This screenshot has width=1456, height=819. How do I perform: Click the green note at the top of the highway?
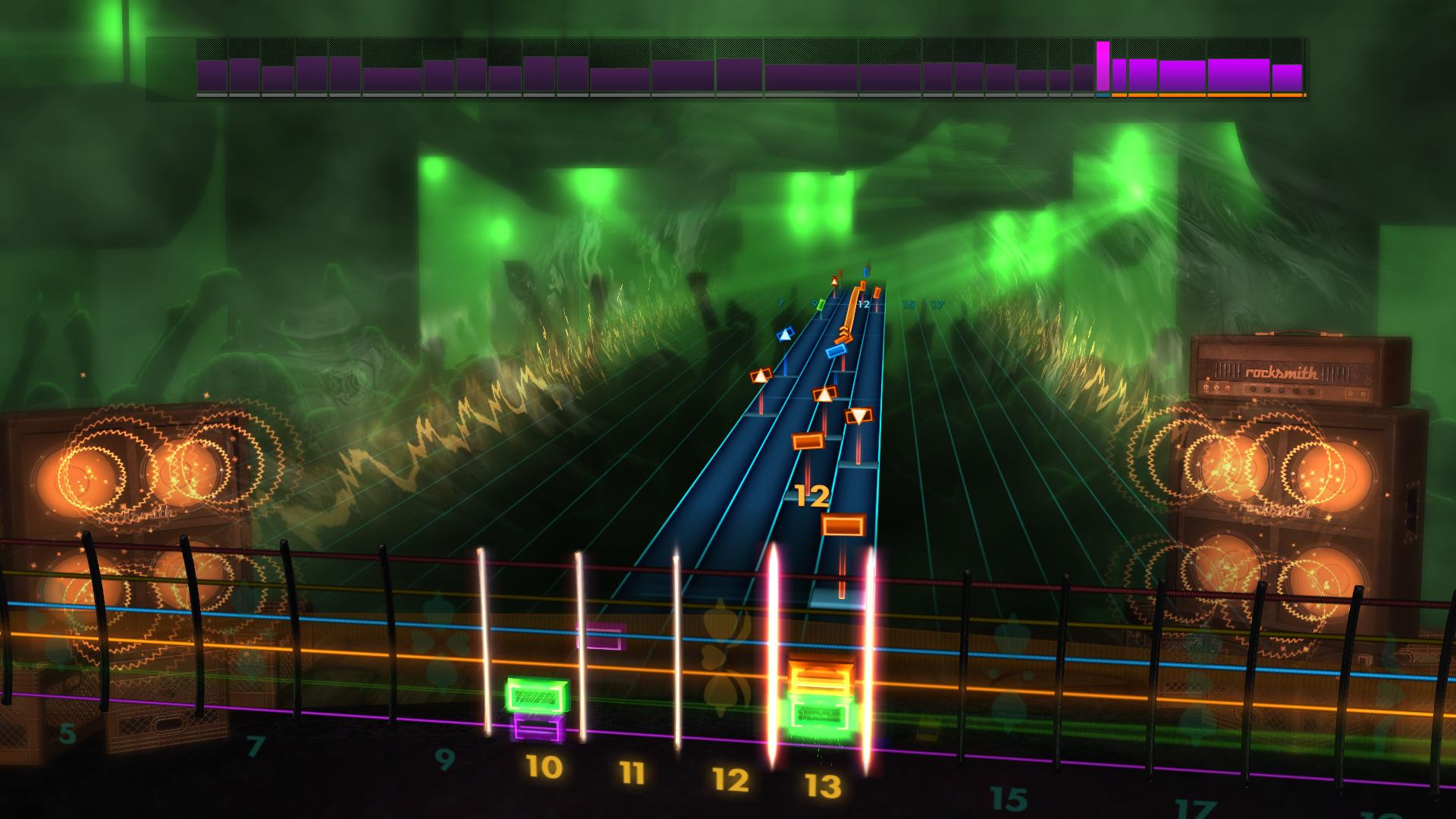coord(821,306)
